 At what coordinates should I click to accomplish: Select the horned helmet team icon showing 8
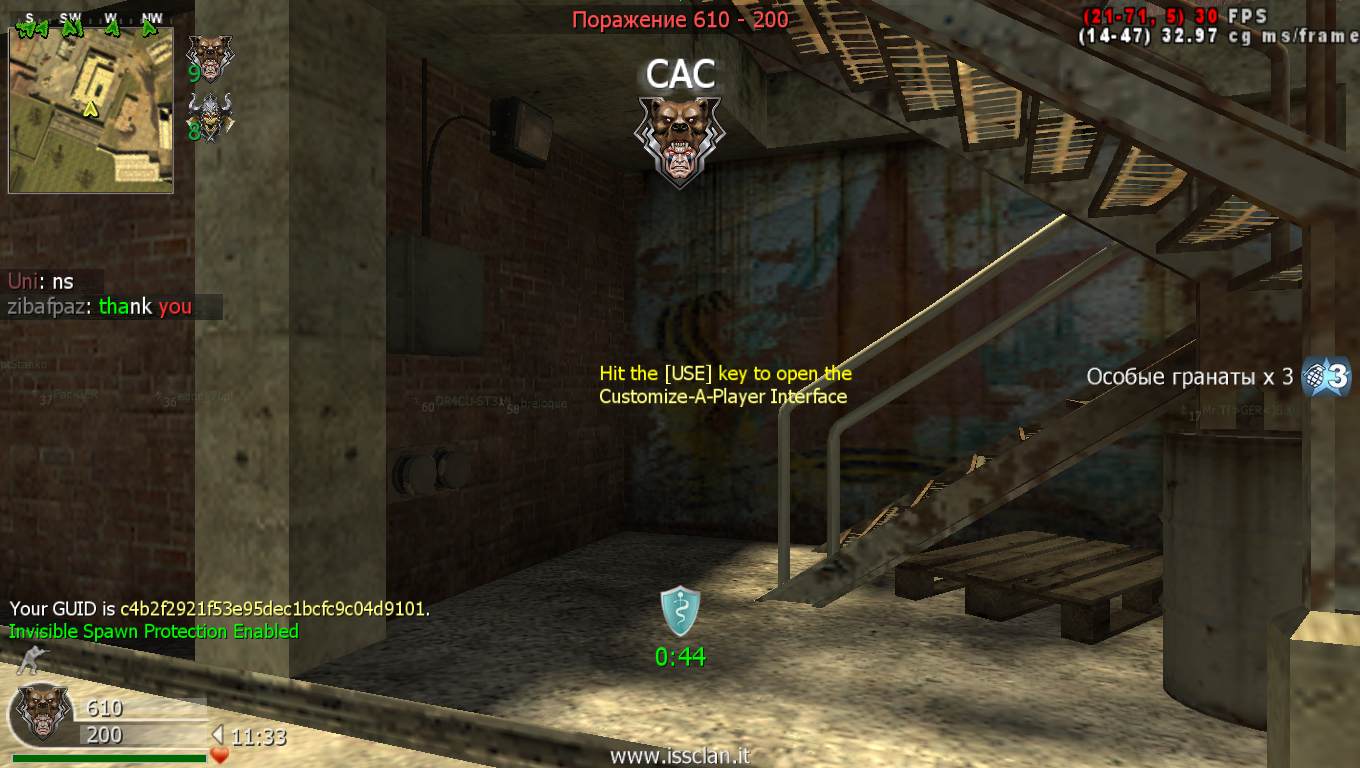pyautogui.click(x=210, y=114)
